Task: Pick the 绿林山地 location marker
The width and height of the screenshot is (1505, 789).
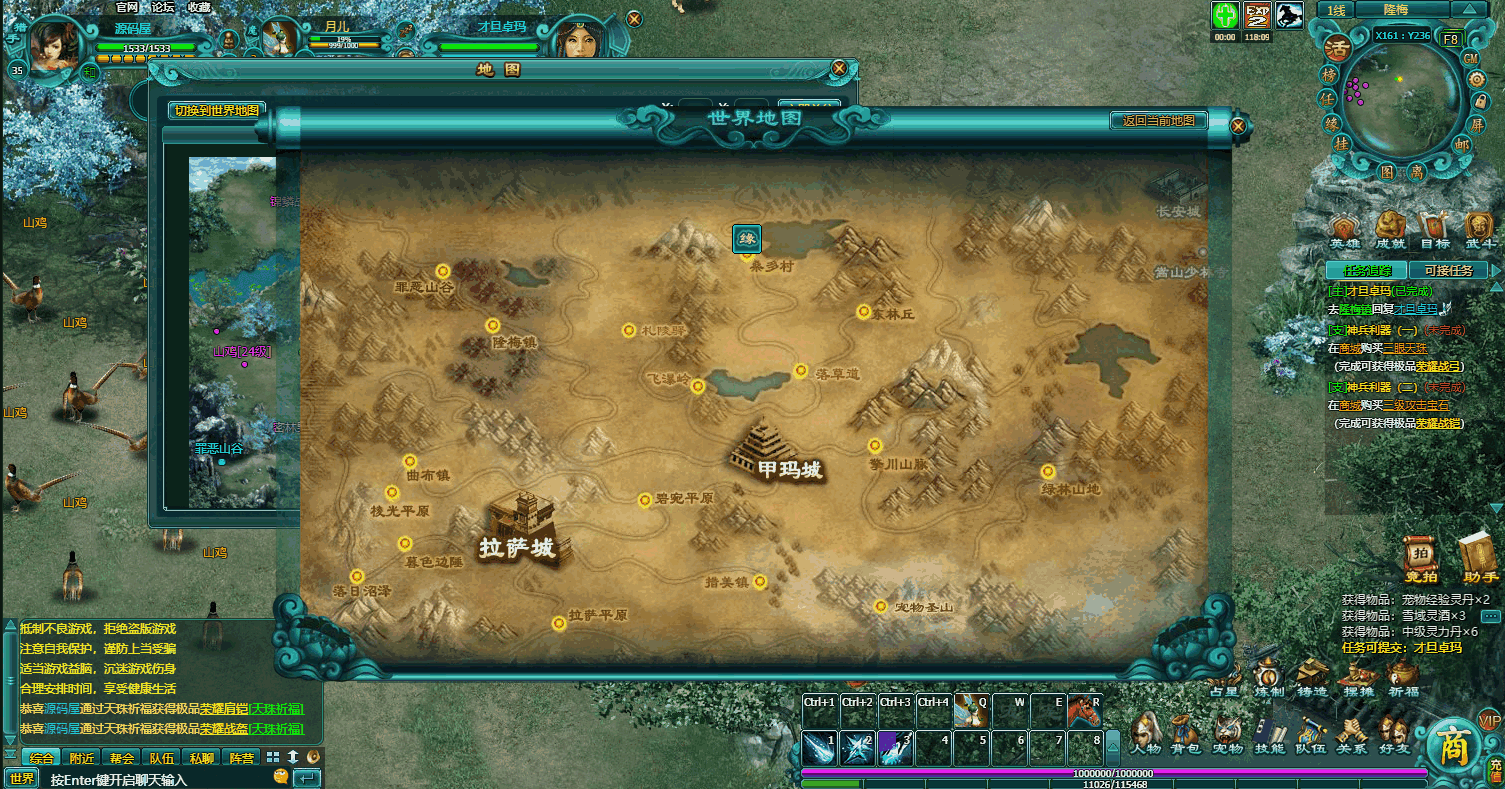Action: click(1048, 472)
